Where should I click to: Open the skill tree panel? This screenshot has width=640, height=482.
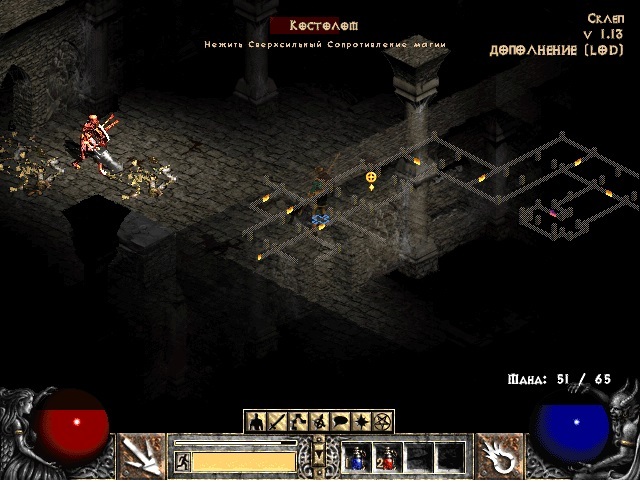click(299, 421)
